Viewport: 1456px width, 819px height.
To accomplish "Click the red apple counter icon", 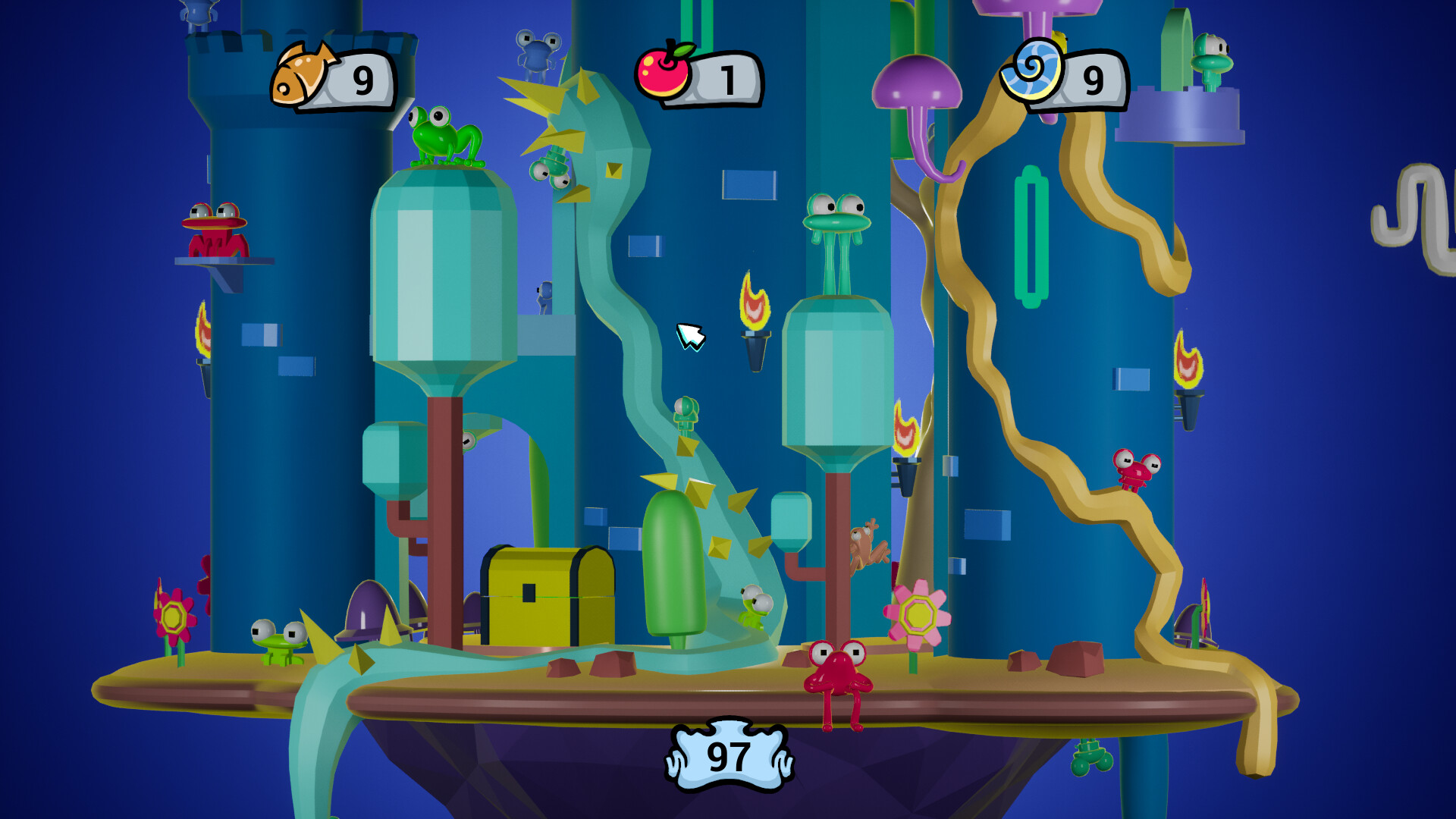I will (x=664, y=73).
